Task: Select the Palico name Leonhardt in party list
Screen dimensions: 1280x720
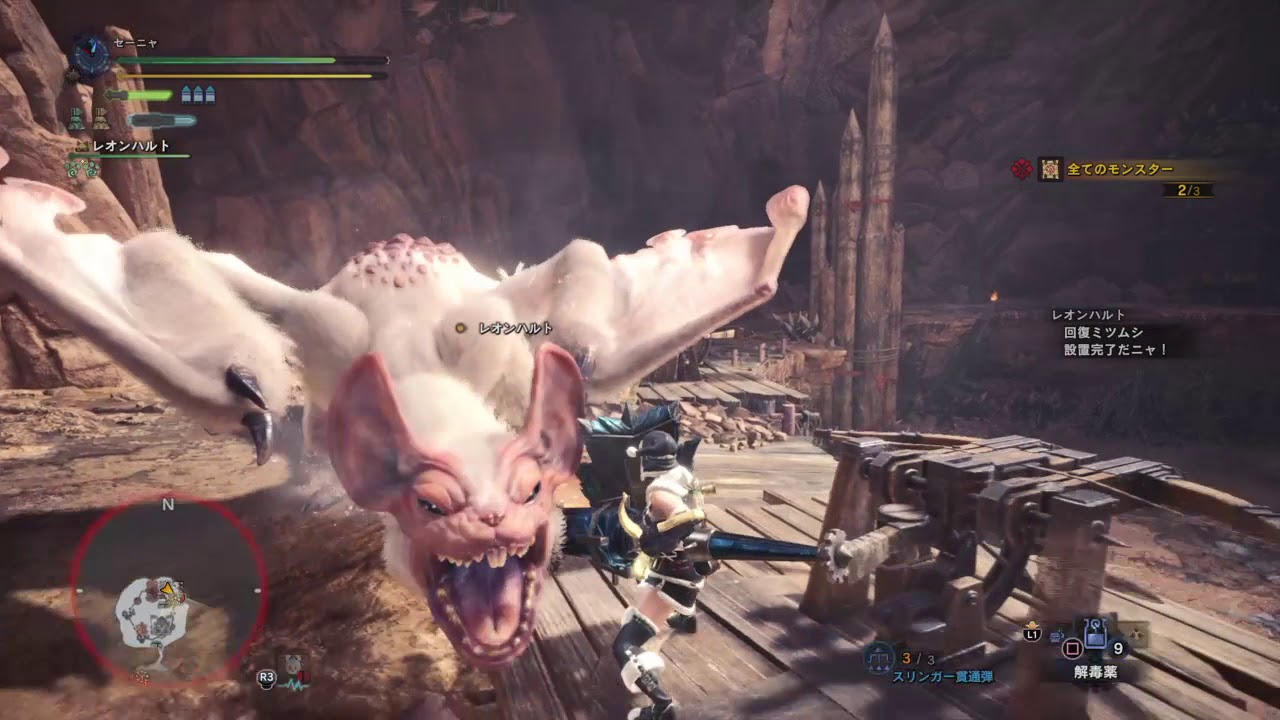Action: point(130,146)
